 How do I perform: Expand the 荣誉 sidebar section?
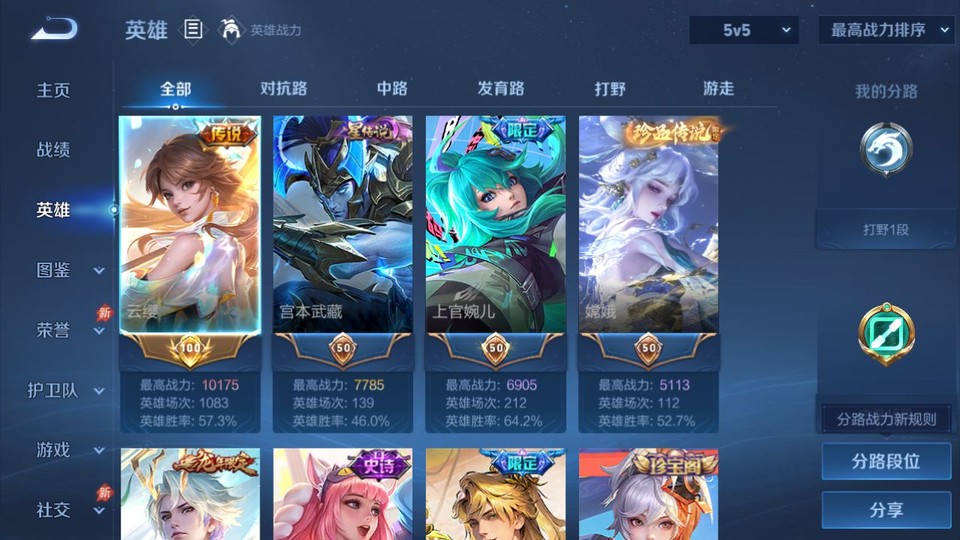(70, 330)
